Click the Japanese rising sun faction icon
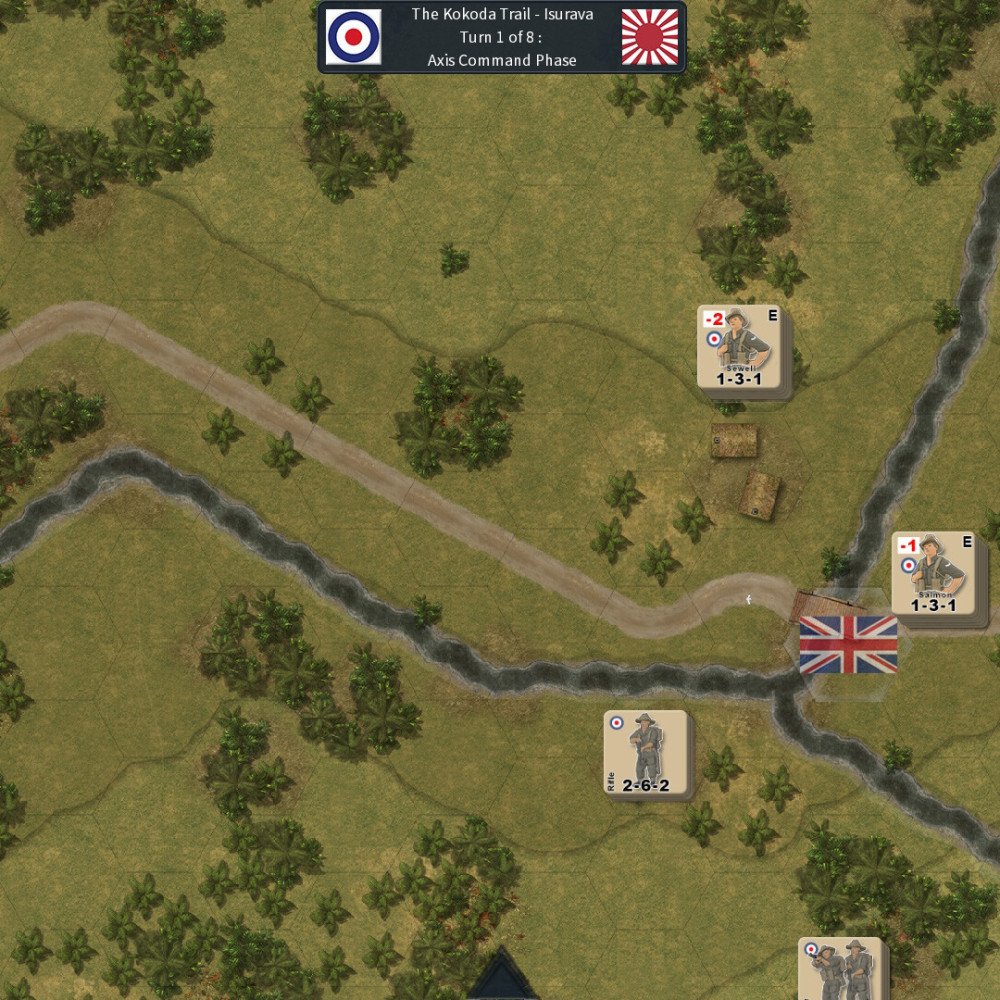The height and width of the screenshot is (1000, 1000). tap(649, 37)
